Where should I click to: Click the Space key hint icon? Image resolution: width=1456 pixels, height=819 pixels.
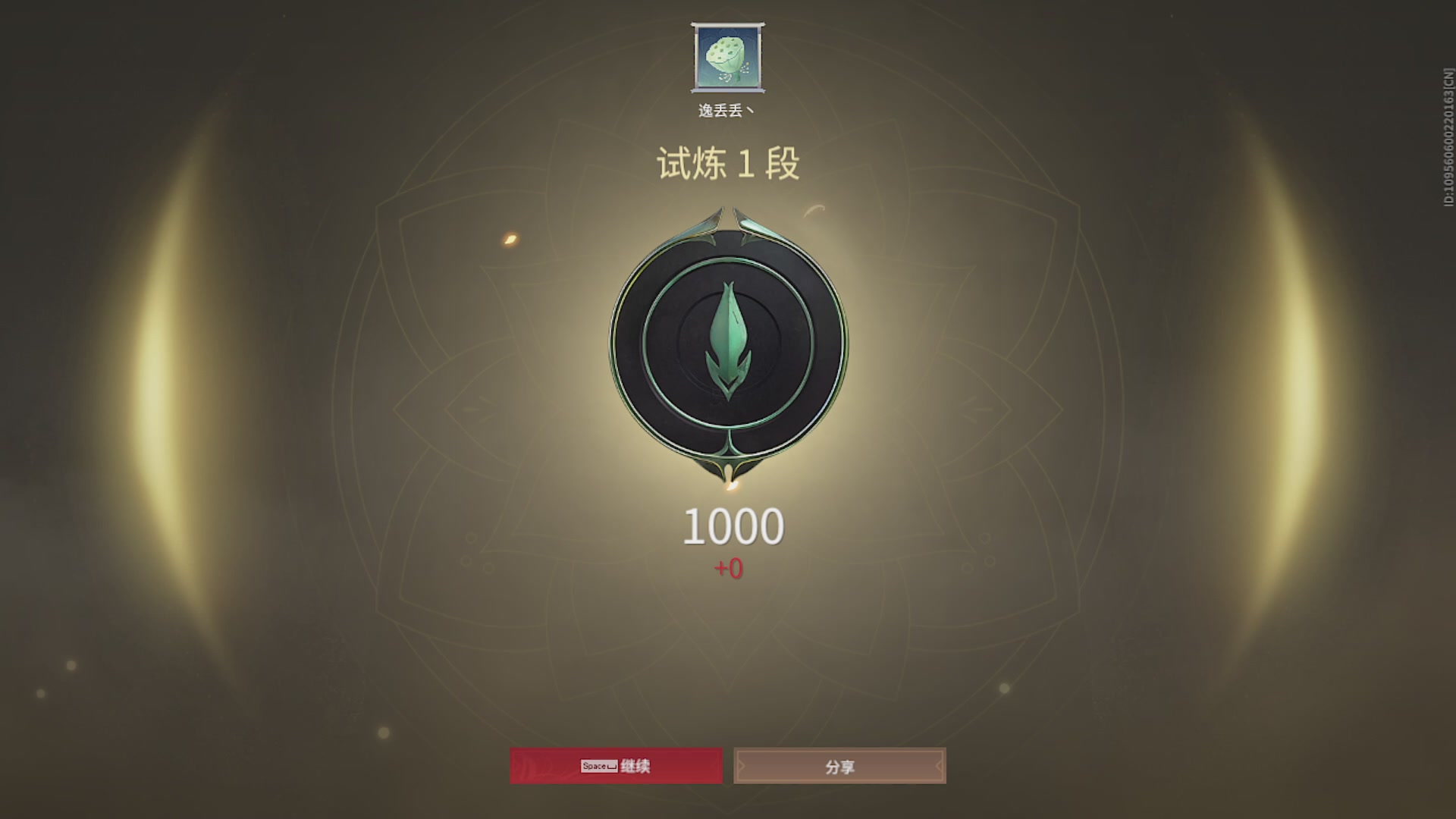pos(598,766)
